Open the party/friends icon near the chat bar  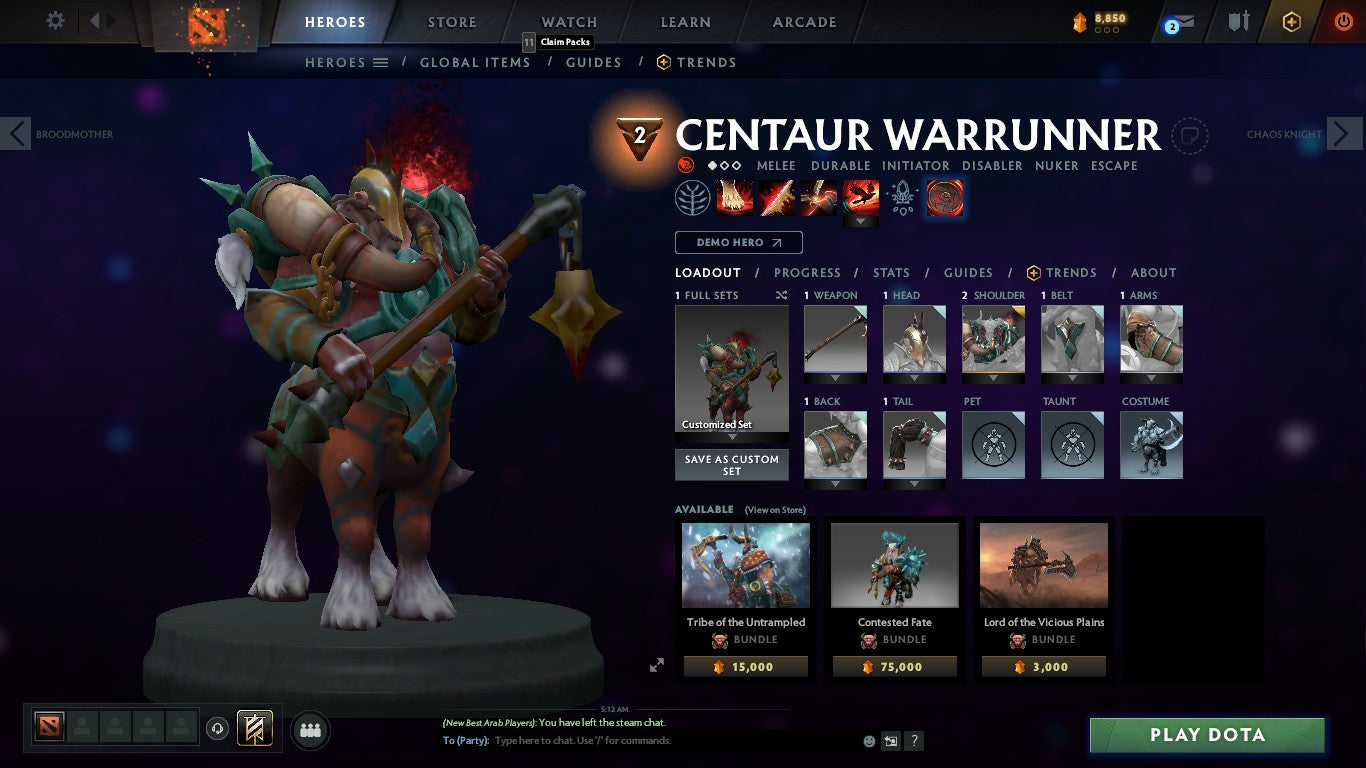pyautogui.click(x=310, y=731)
